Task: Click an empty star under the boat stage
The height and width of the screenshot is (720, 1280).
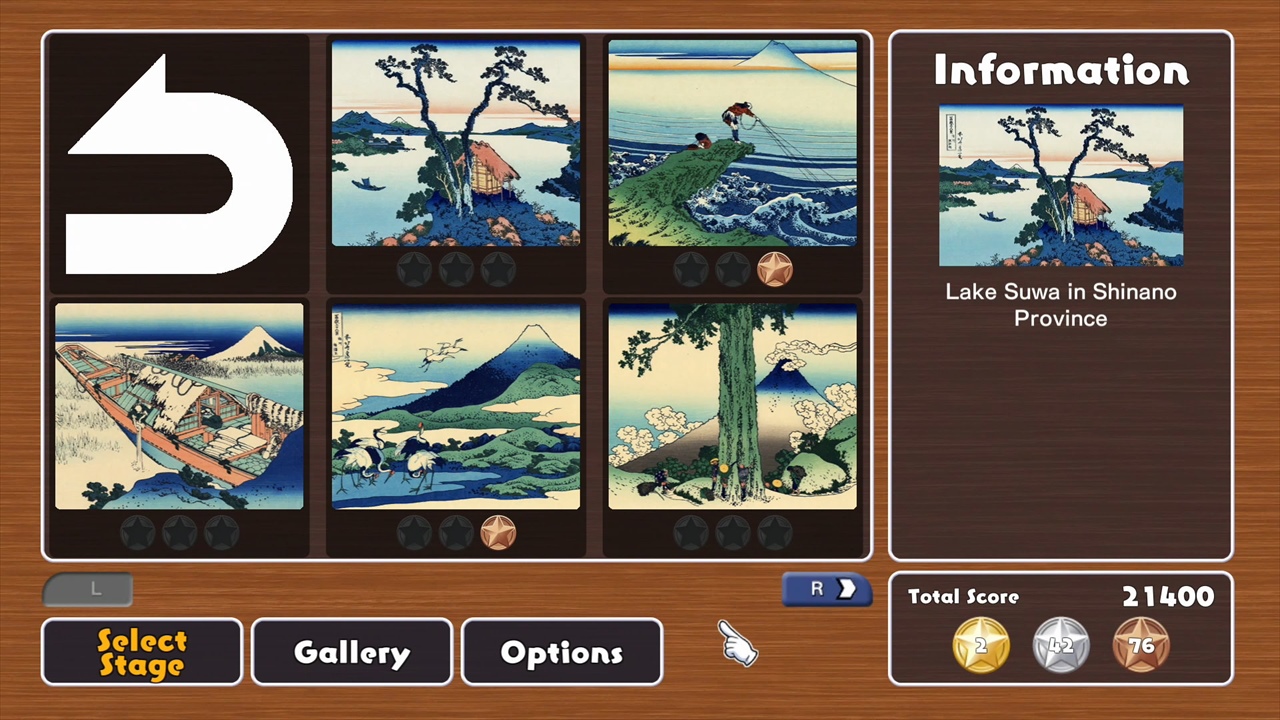Action: click(138, 532)
